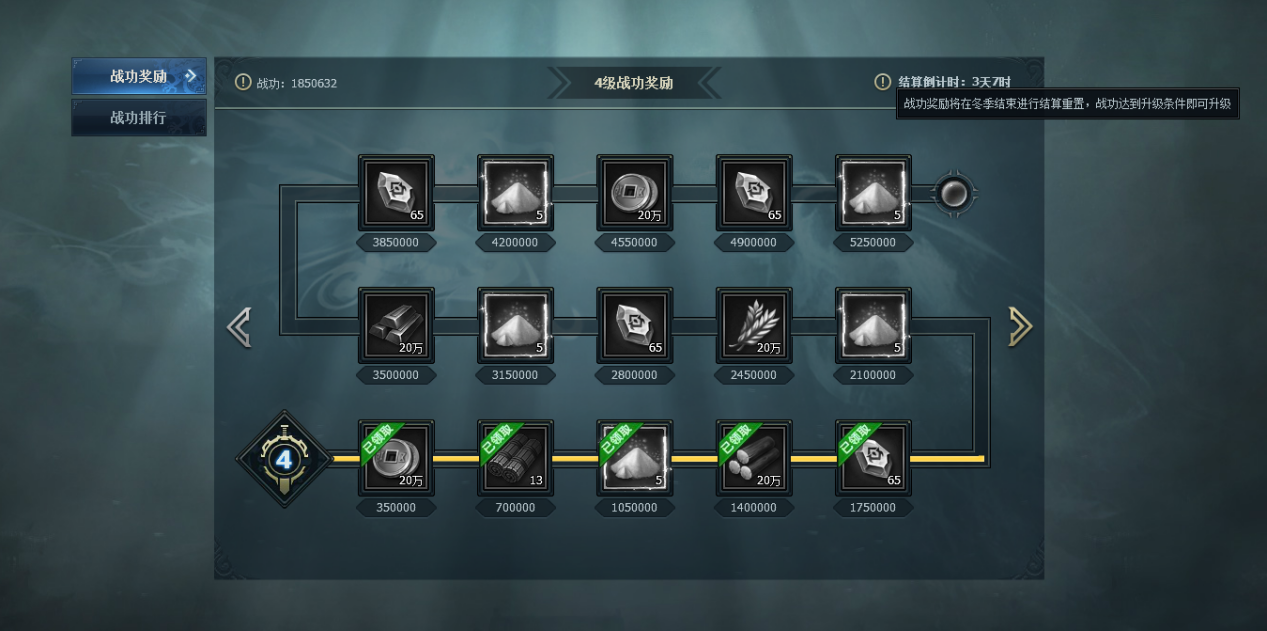Switch to the 战功奖励 tab
The height and width of the screenshot is (631, 1267).
coord(138,77)
